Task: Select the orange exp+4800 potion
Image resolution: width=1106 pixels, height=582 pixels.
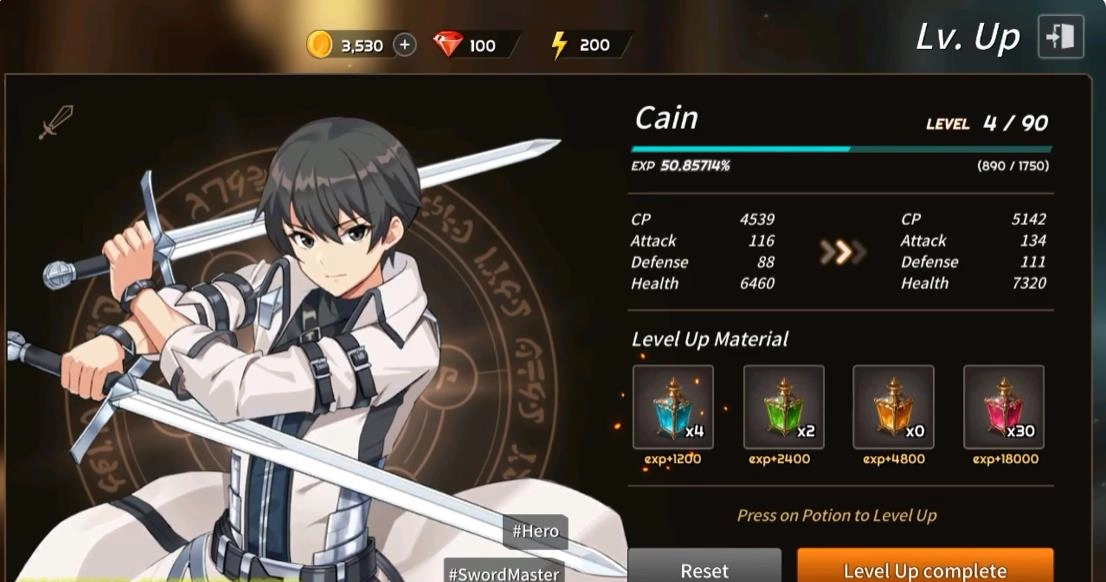Action: (x=893, y=407)
